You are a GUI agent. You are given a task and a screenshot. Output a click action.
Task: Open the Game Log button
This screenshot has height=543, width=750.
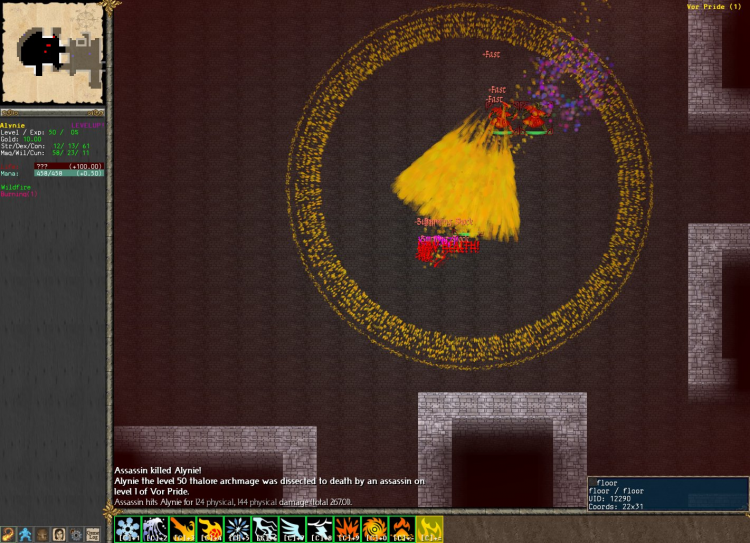tap(92, 535)
